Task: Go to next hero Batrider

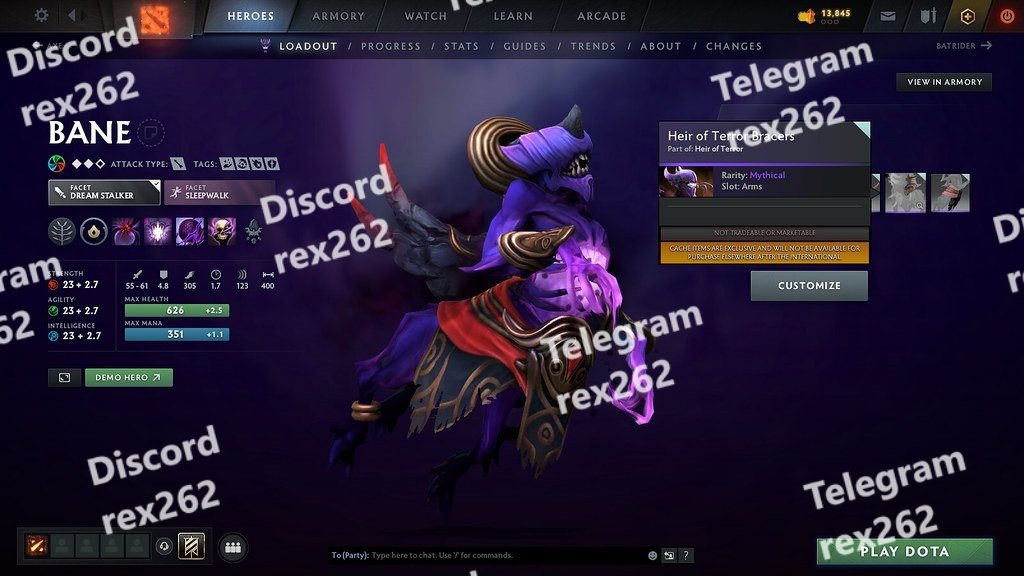Action: [x=964, y=45]
